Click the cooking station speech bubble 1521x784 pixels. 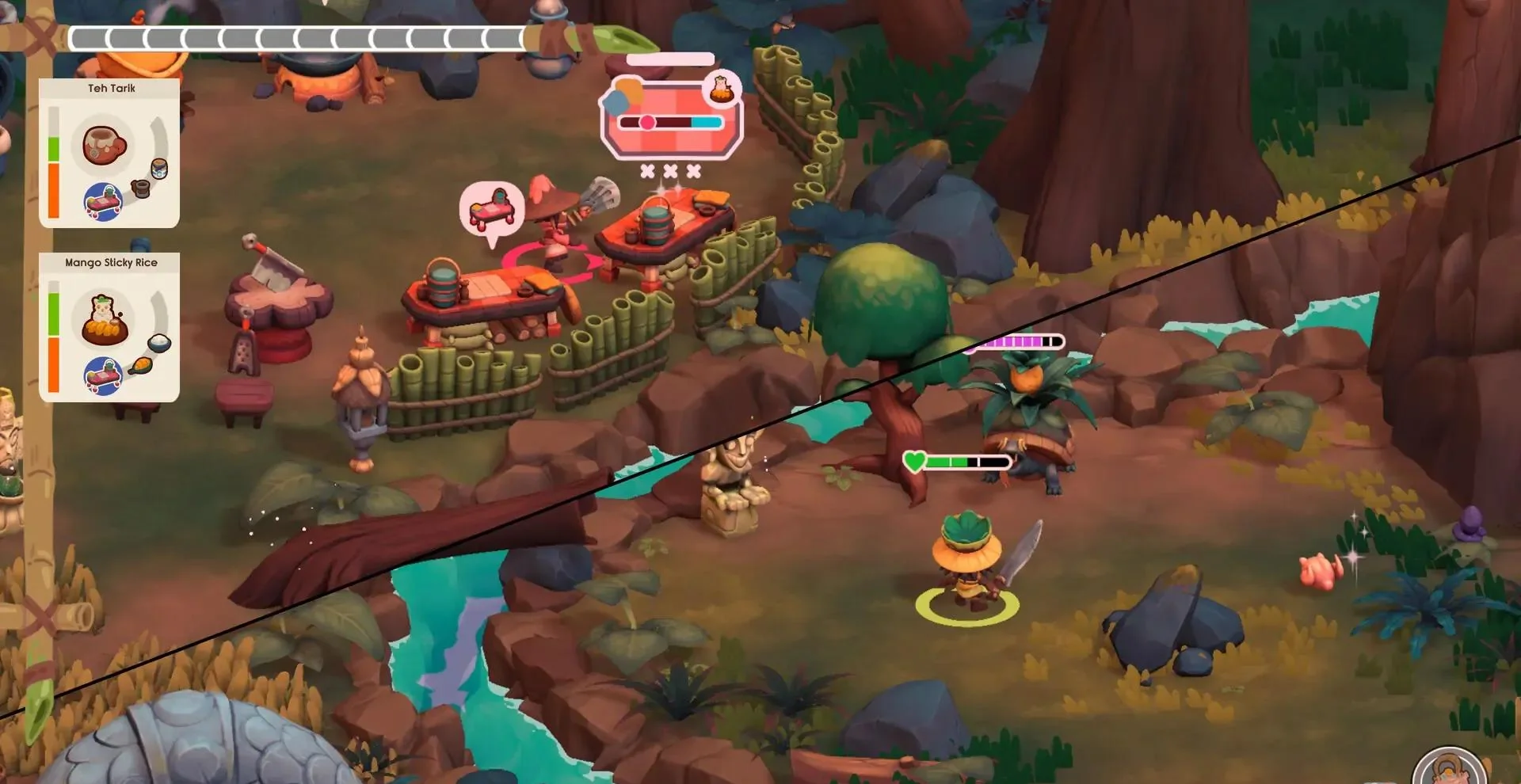(x=492, y=208)
